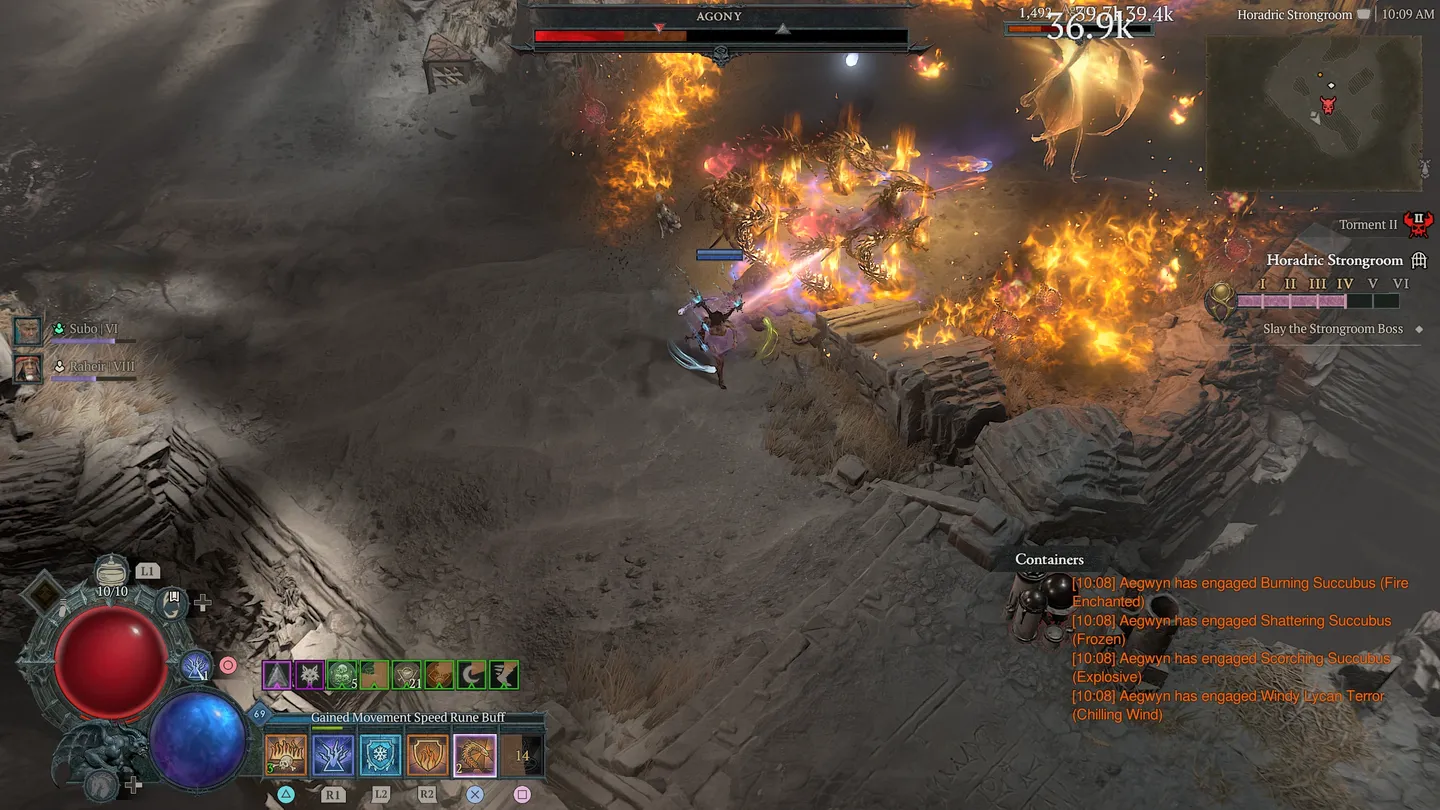Inspect the green triple-skull buff icon
1440x810 pixels.
[x=342, y=675]
